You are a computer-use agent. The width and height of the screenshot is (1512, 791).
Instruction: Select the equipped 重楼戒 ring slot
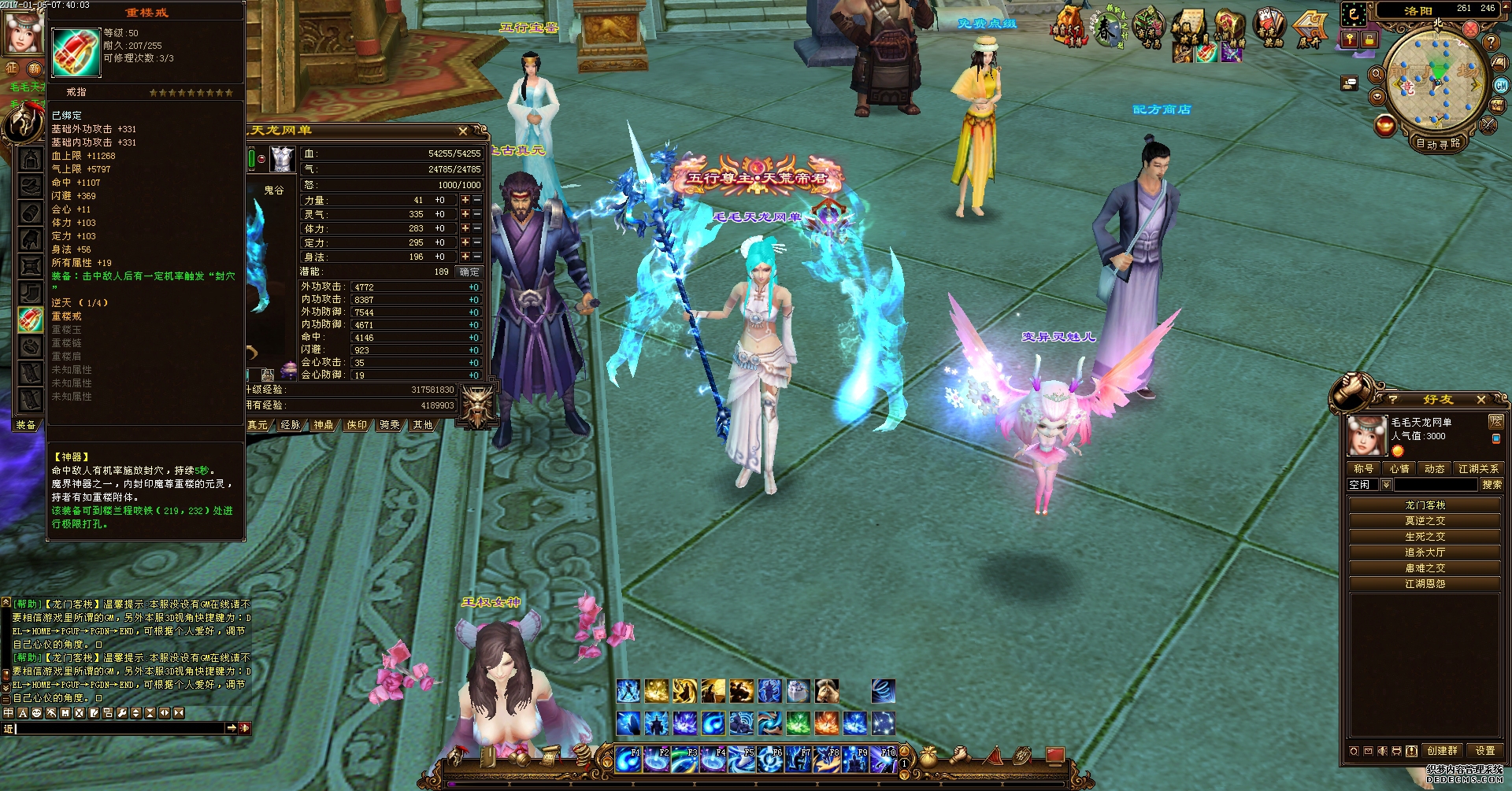(31, 320)
